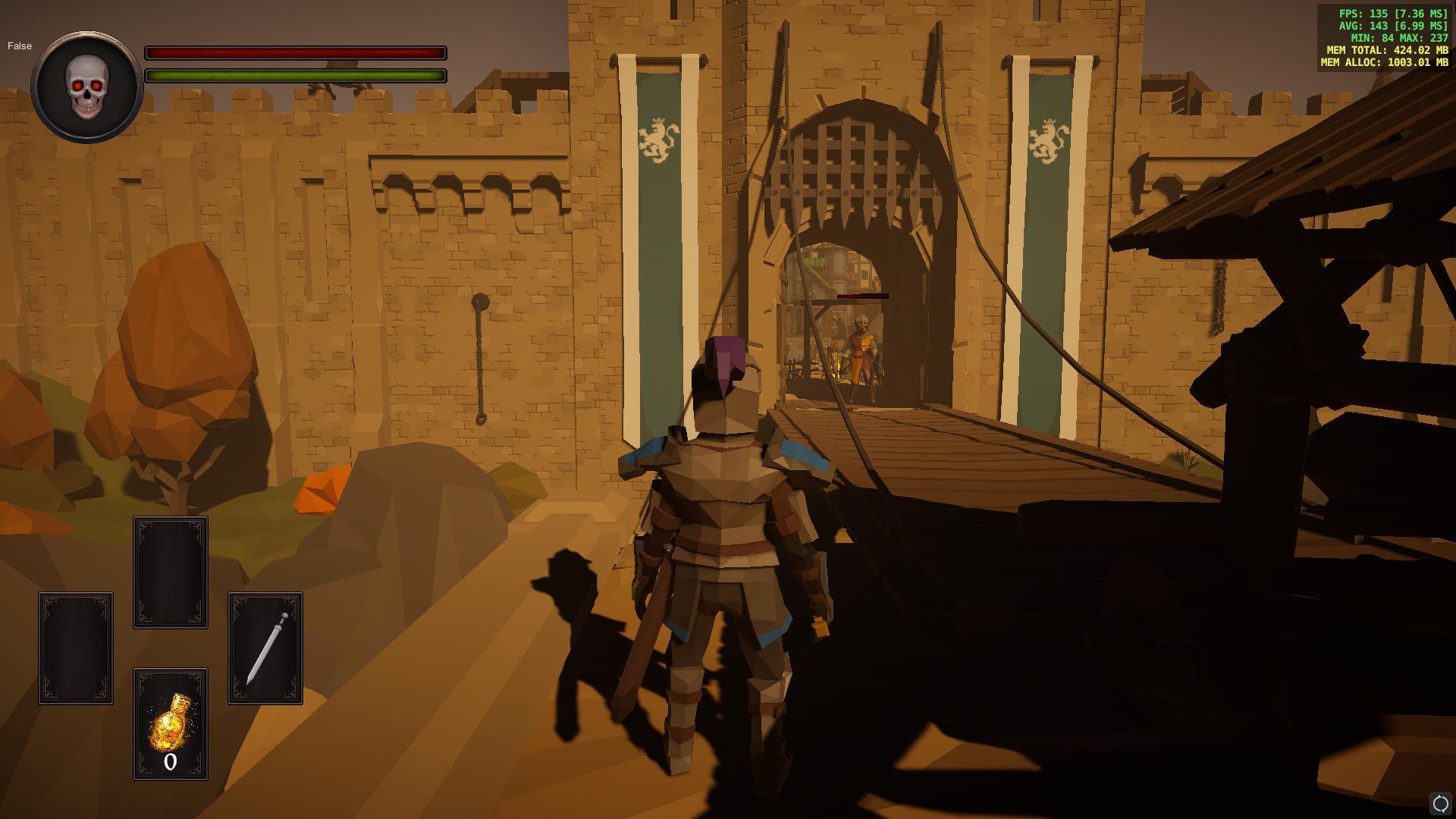Image resolution: width=1456 pixels, height=819 pixels.
Task: Use the golden flask item slot
Action: point(171,723)
